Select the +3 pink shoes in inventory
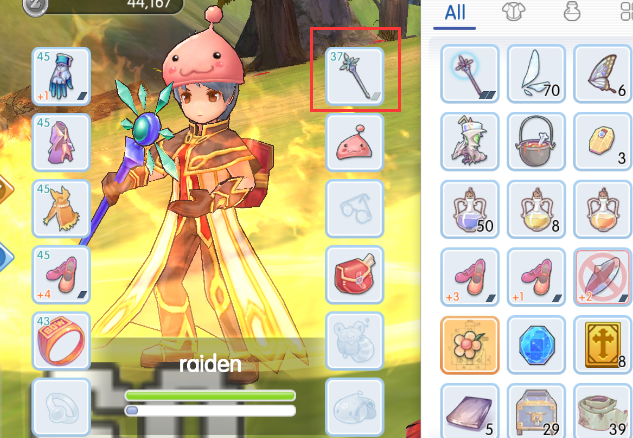 pos(470,275)
